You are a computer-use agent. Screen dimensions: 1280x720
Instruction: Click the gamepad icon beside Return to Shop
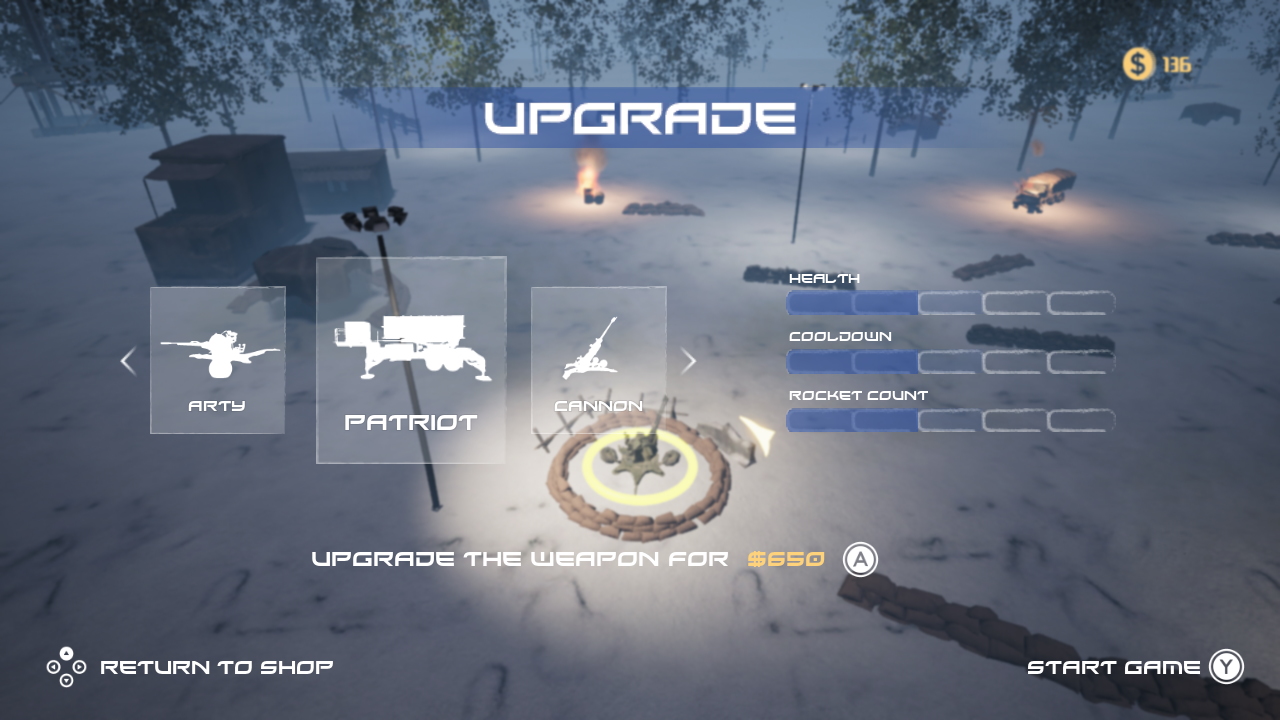coord(64,666)
